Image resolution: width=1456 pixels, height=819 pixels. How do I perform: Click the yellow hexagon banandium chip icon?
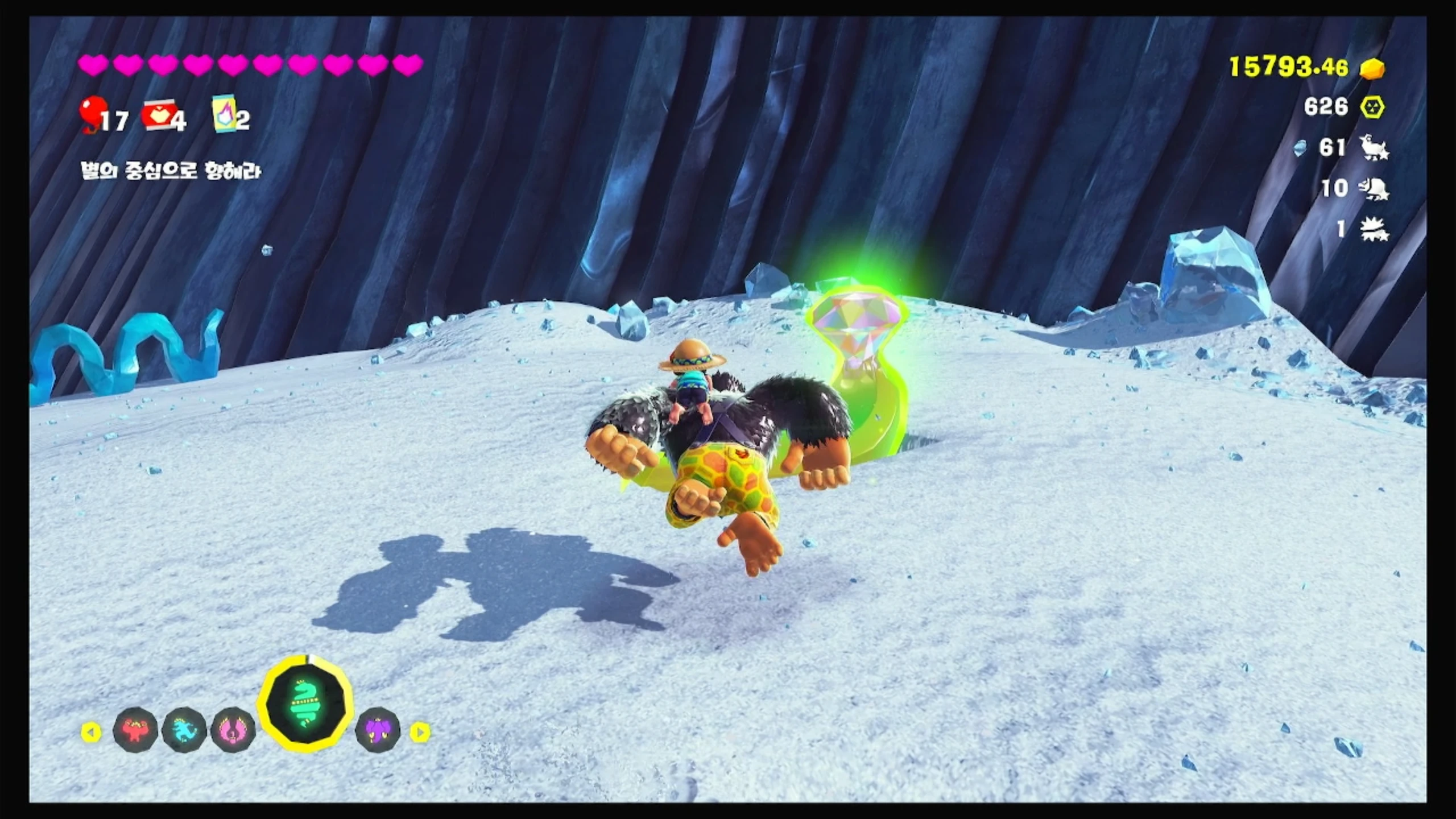tap(1372, 107)
